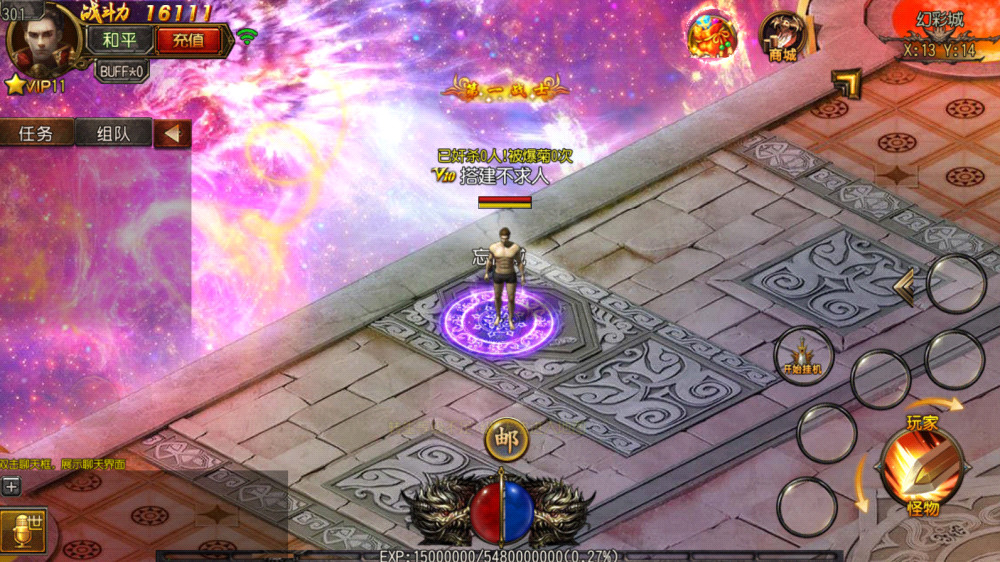Tap the red 充值 recharge button

[x=187, y=40]
